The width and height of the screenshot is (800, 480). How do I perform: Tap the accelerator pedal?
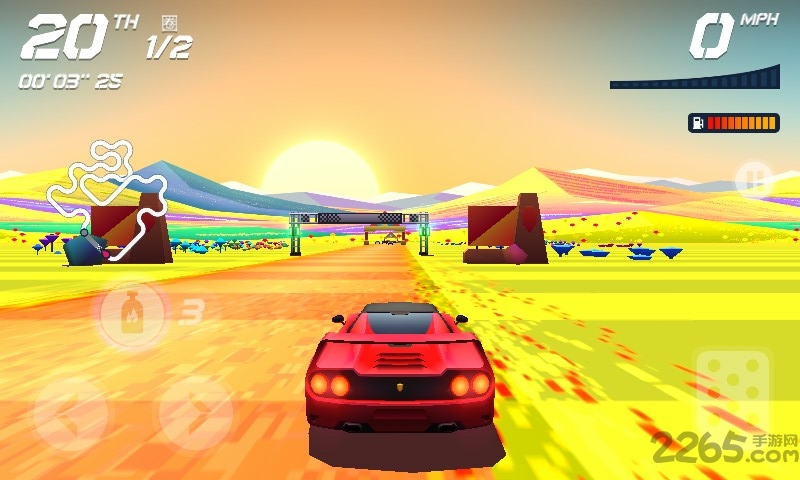[x=733, y=388]
